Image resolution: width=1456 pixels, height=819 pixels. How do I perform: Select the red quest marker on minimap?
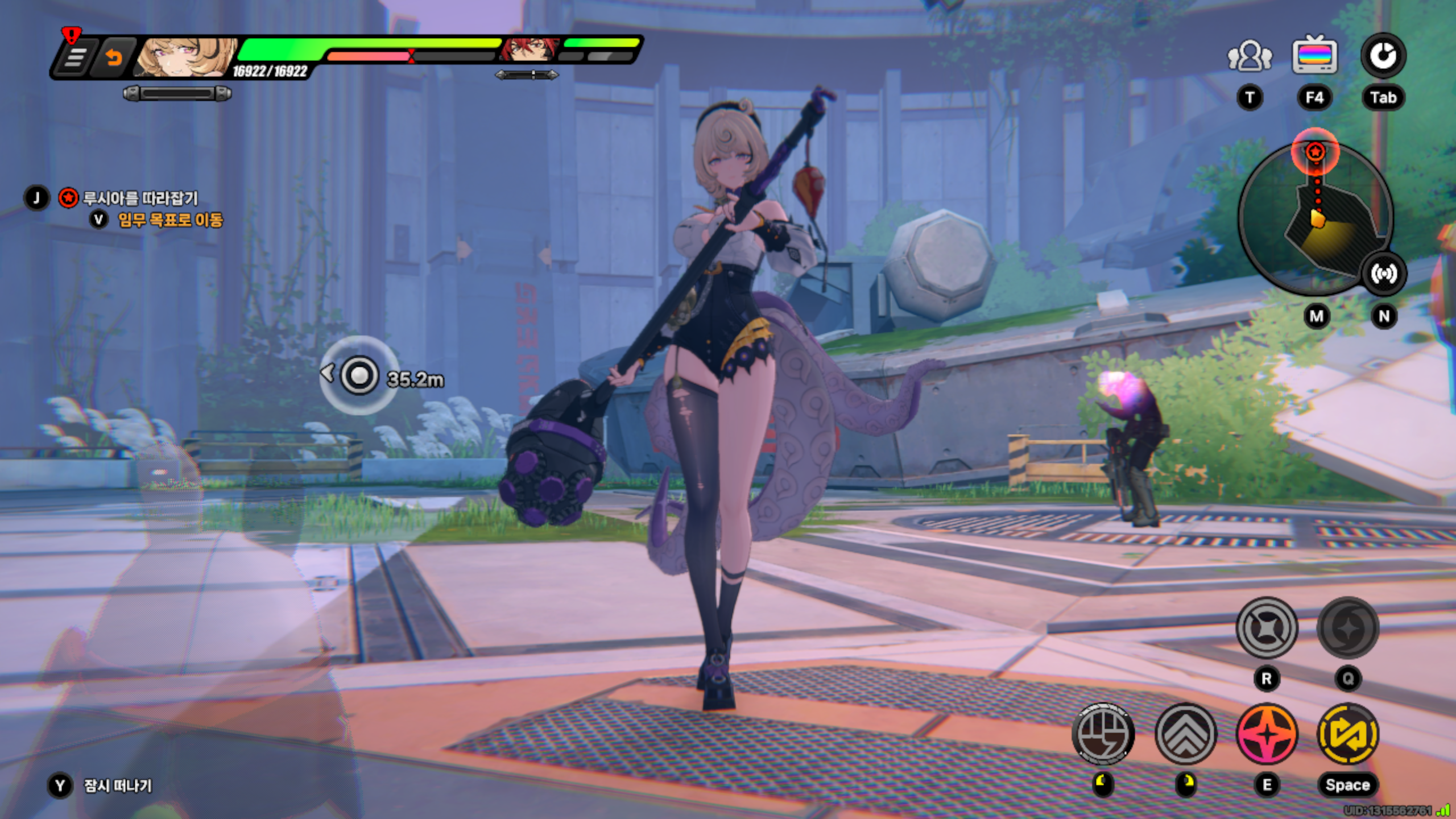click(1315, 152)
